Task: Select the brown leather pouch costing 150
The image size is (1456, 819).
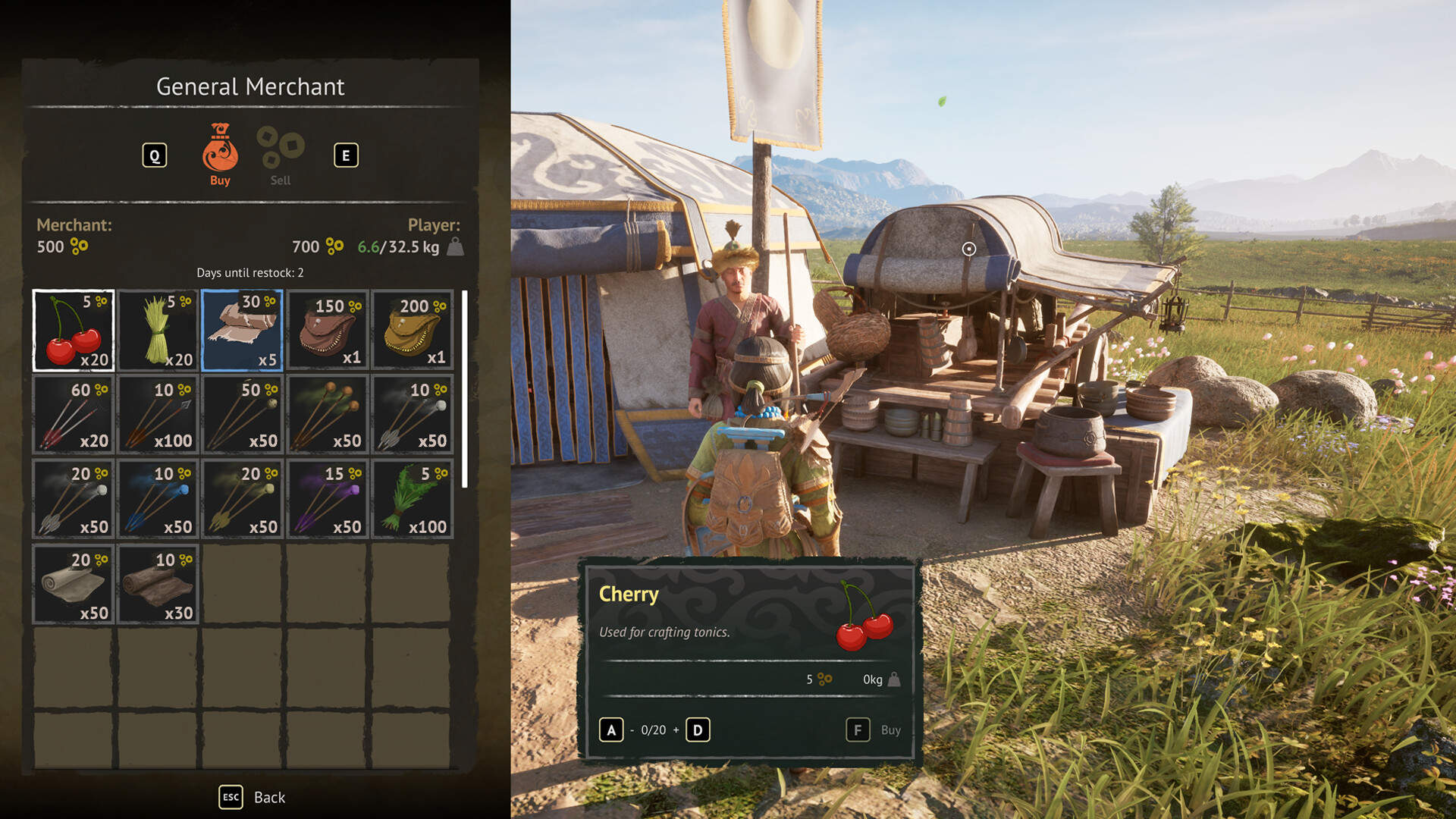Action: [x=328, y=330]
